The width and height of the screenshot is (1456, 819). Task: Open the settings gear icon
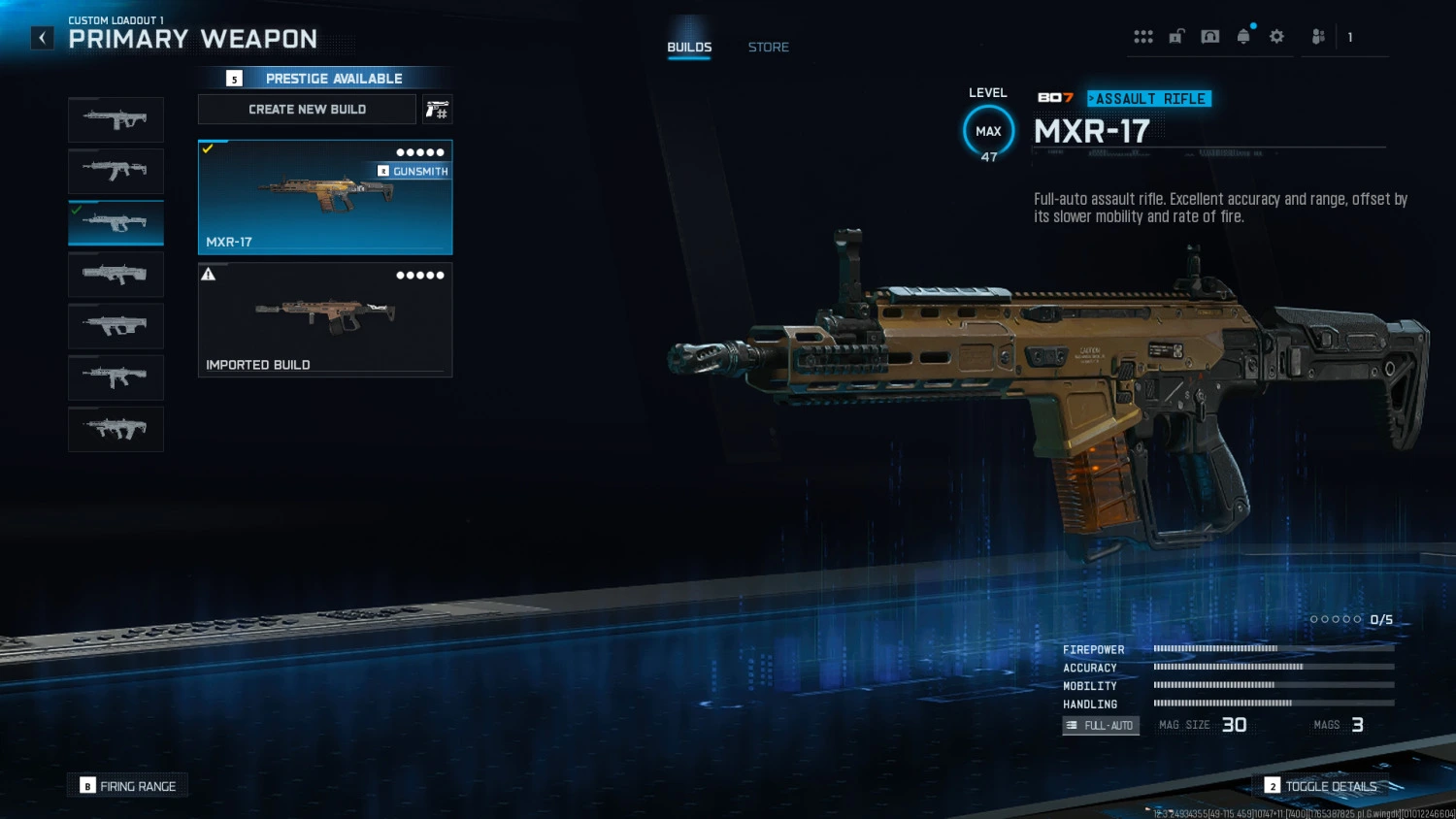(x=1275, y=36)
